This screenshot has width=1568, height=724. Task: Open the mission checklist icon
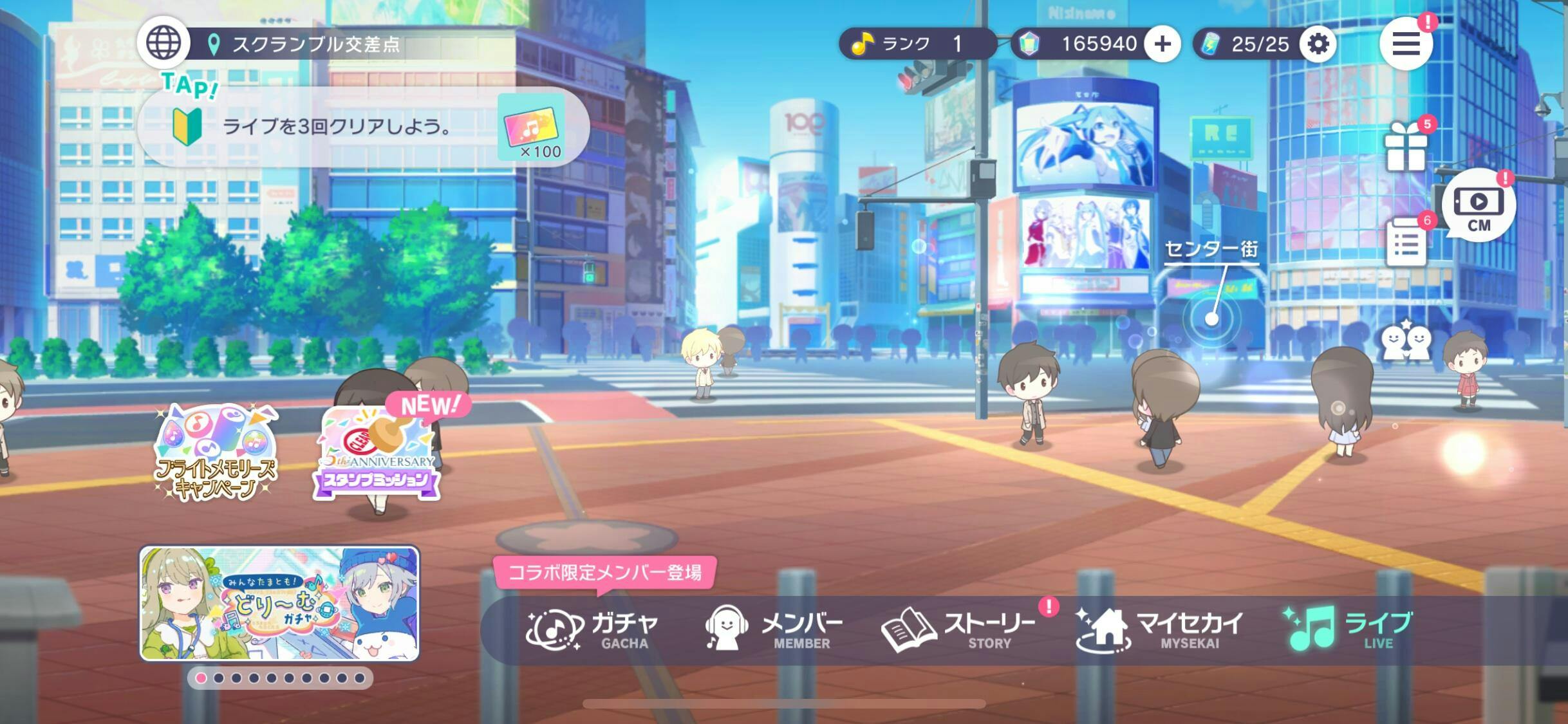(x=1406, y=242)
